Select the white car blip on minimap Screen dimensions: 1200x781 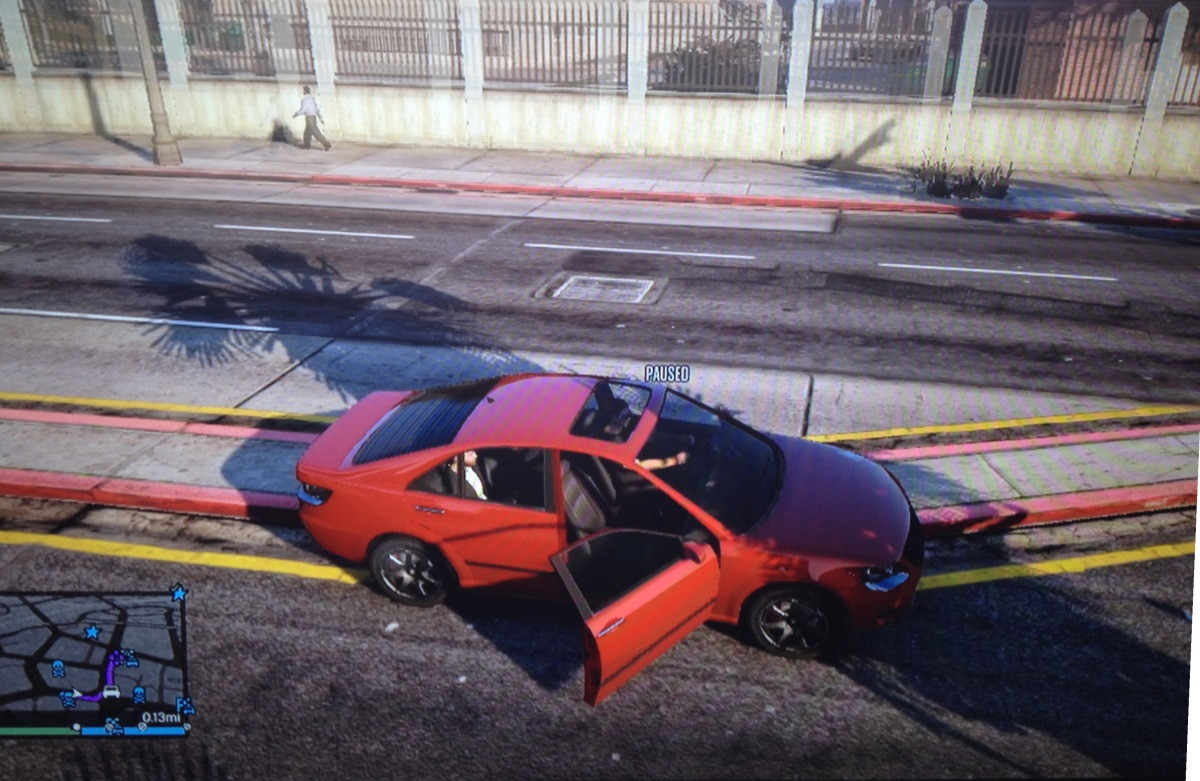point(111,691)
